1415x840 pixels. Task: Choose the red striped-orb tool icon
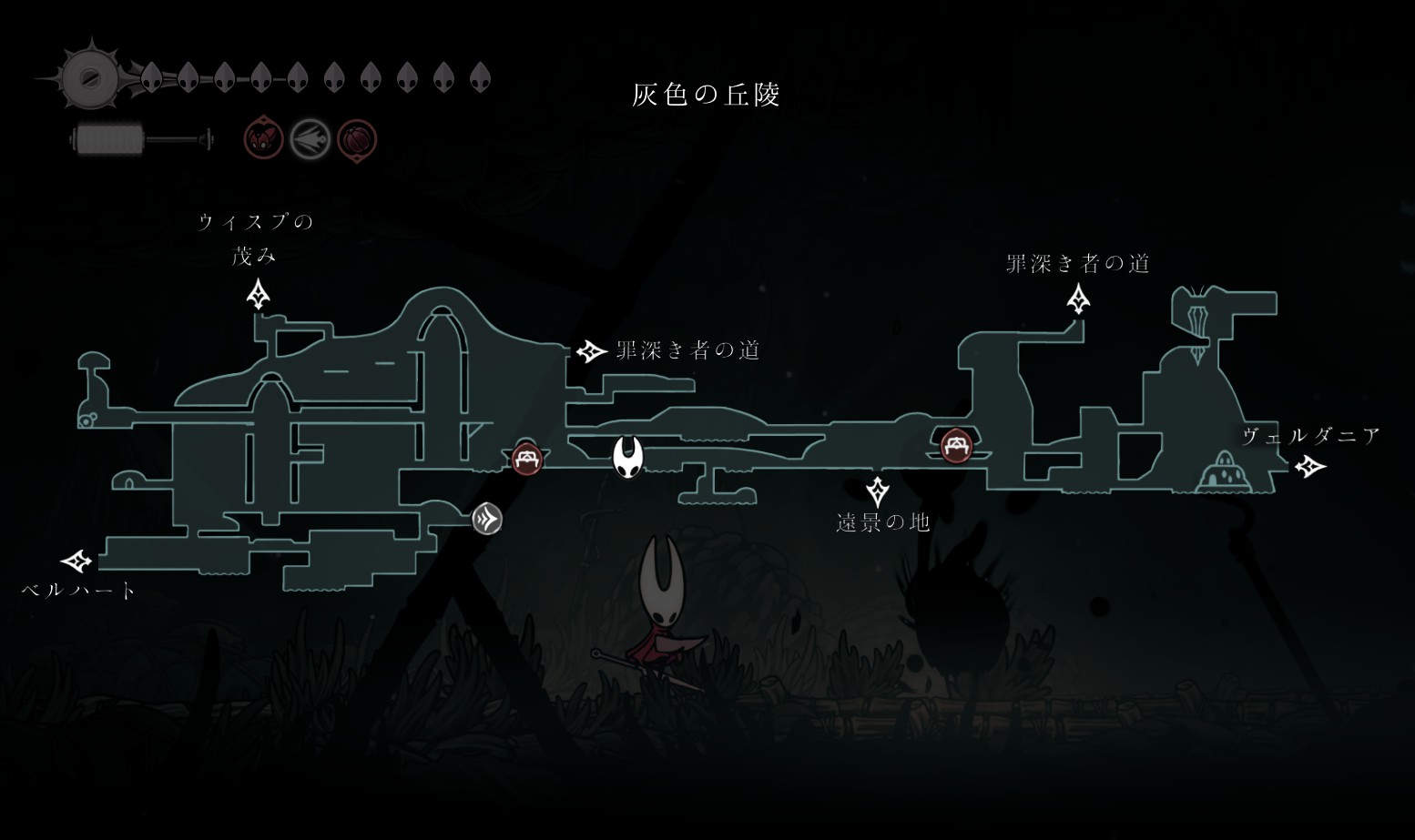click(x=357, y=140)
